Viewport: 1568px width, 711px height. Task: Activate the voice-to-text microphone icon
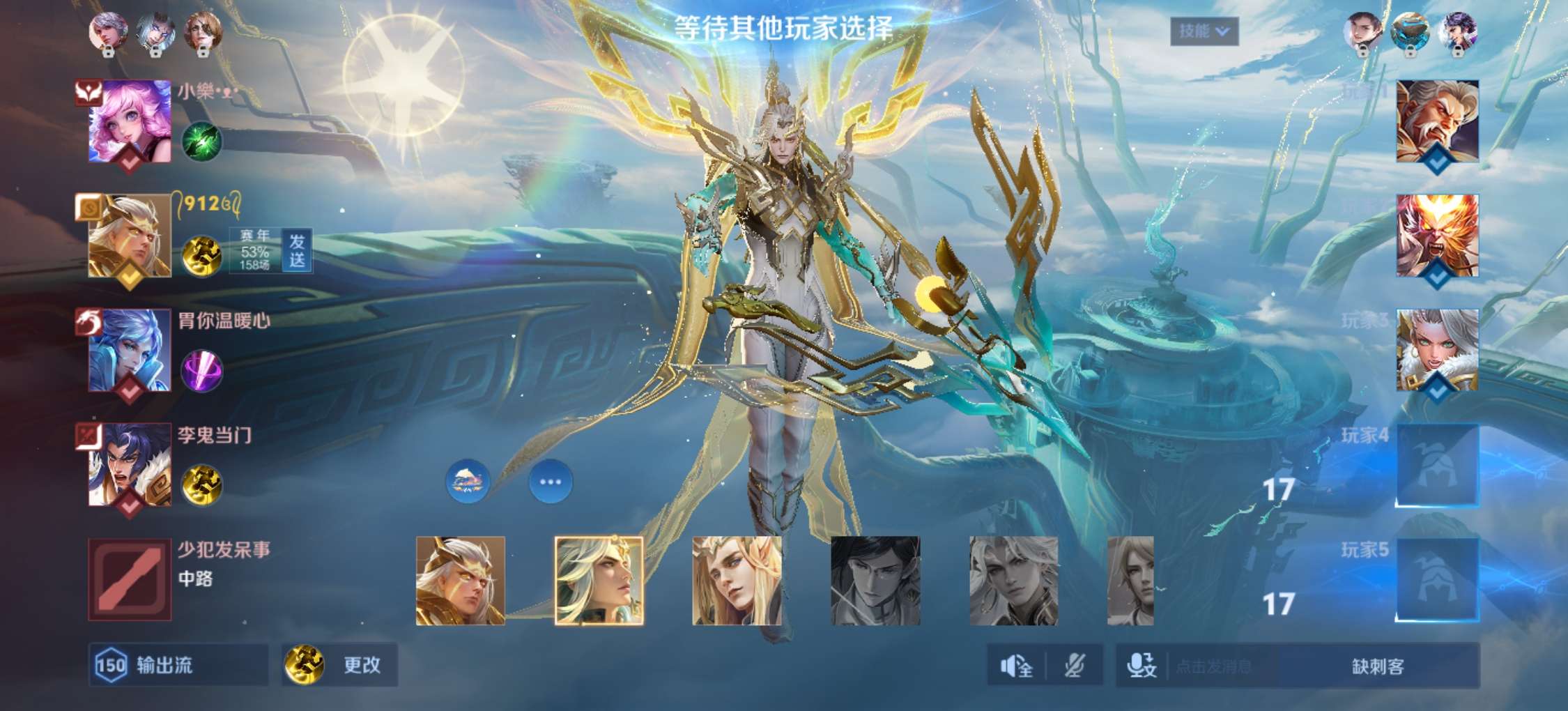click(1142, 666)
